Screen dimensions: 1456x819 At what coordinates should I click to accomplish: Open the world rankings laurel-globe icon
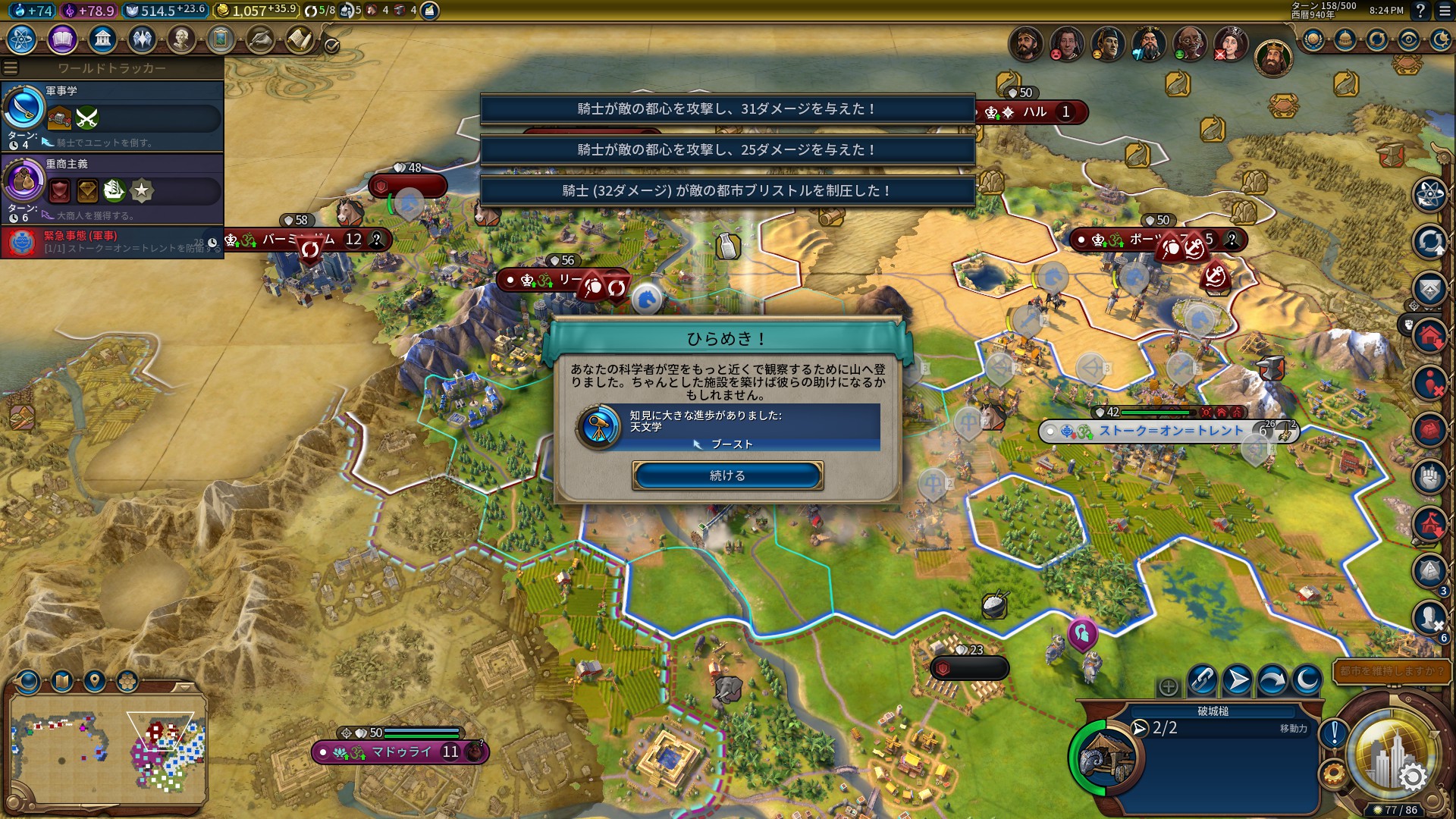click(1313, 39)
